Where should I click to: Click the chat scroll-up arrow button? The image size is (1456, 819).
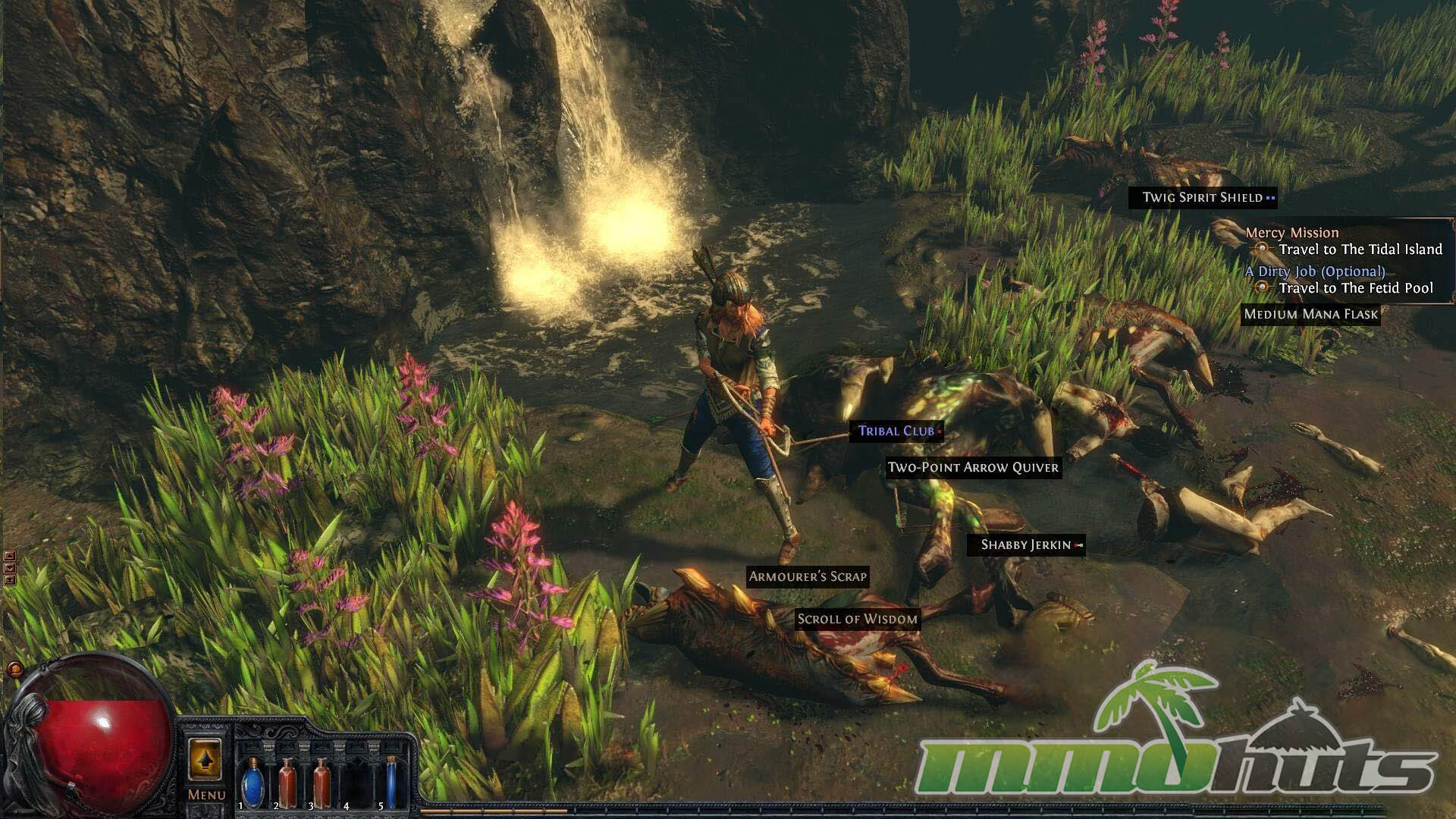tap(10, 556)
